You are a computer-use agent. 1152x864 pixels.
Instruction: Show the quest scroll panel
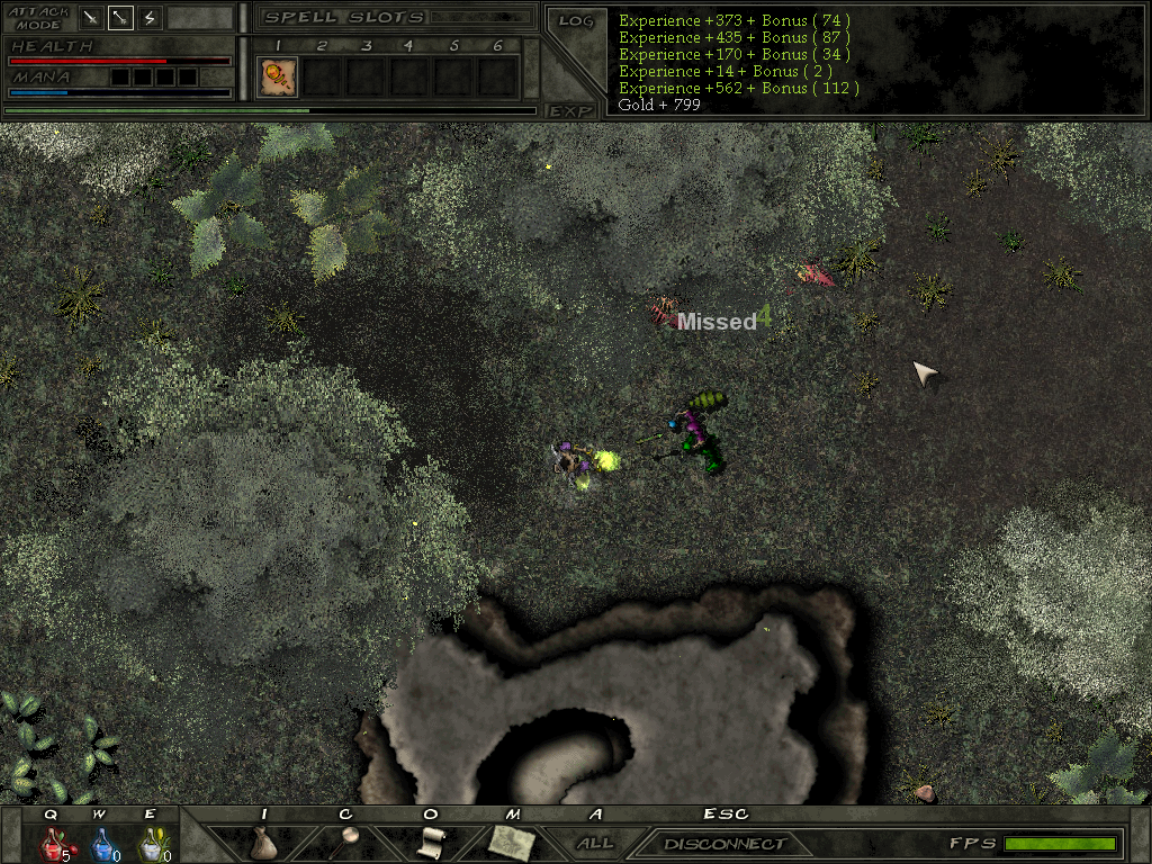click(x=430, y=842)
